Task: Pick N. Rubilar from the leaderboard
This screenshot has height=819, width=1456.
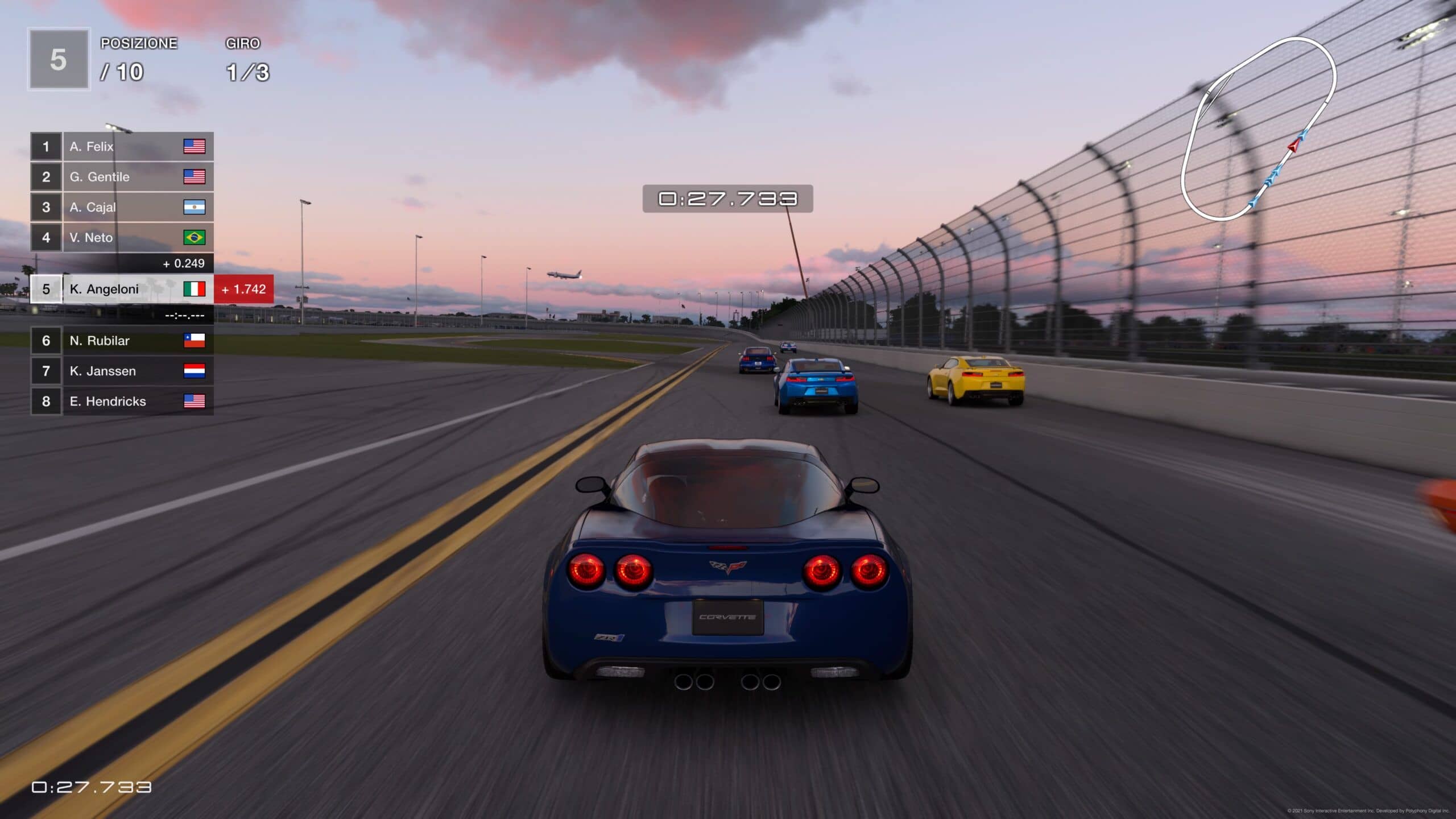Action: [x=122, y=341]
